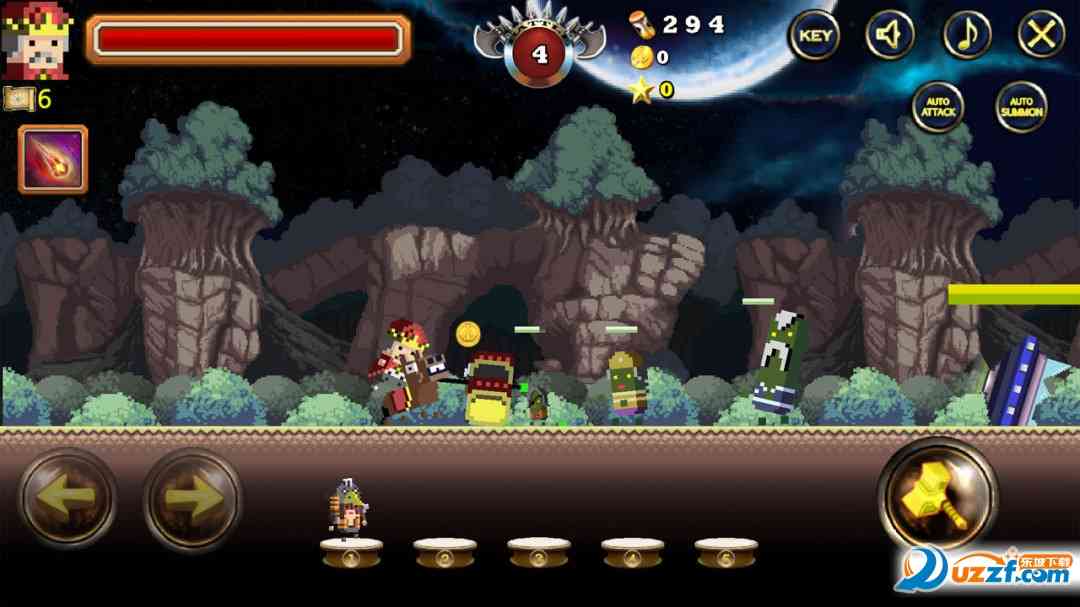The height and width of the screenshot is (607, 1080).
Task: Activate the meteor skill icon
Action: click(x=53, y=159)
